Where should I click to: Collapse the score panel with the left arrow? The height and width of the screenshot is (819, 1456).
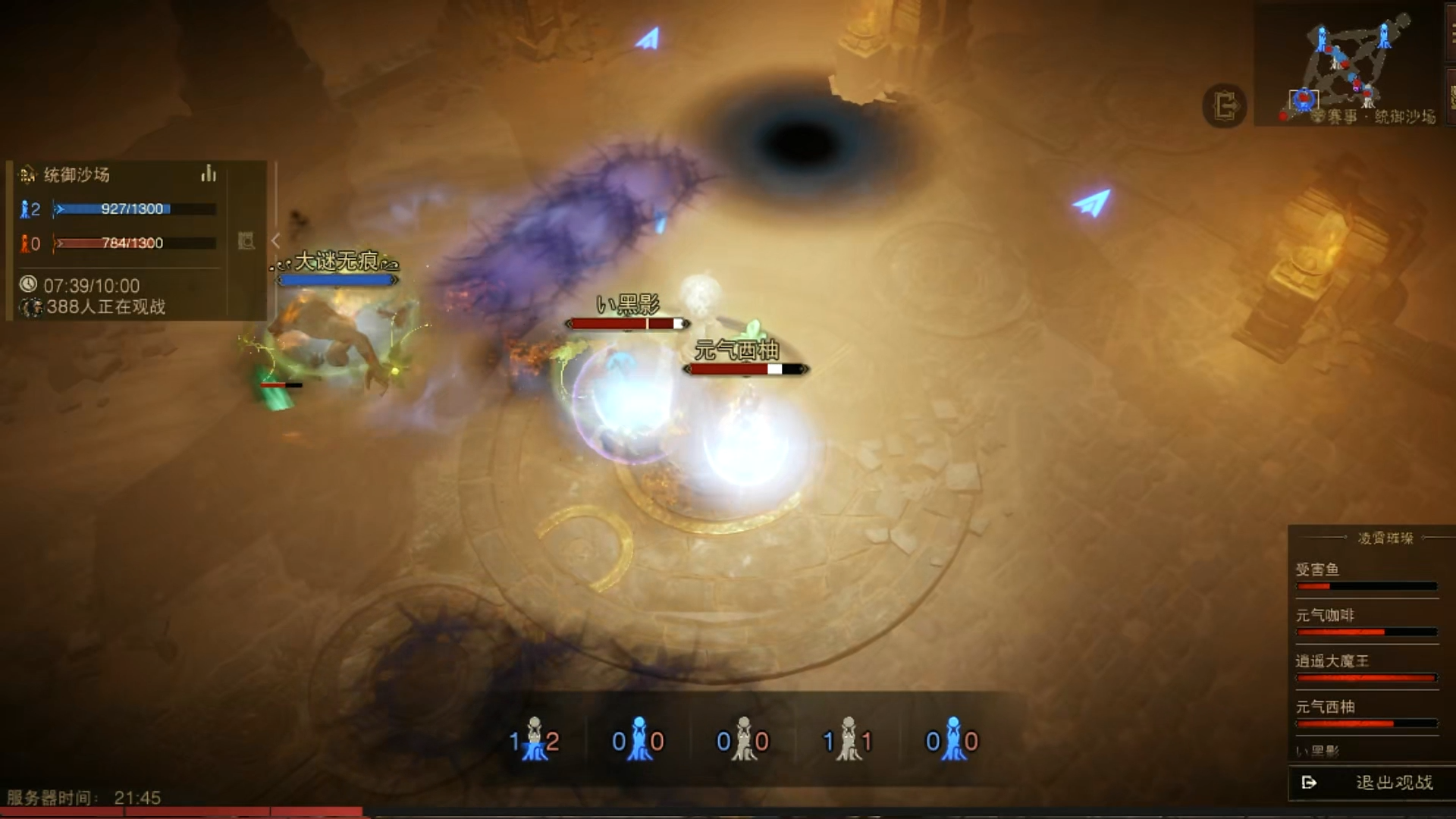275,240
